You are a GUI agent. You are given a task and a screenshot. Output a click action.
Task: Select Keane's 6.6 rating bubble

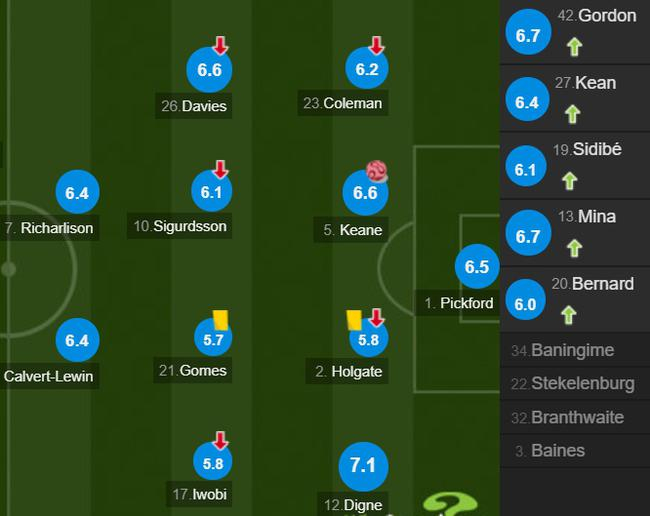point(366,193)
